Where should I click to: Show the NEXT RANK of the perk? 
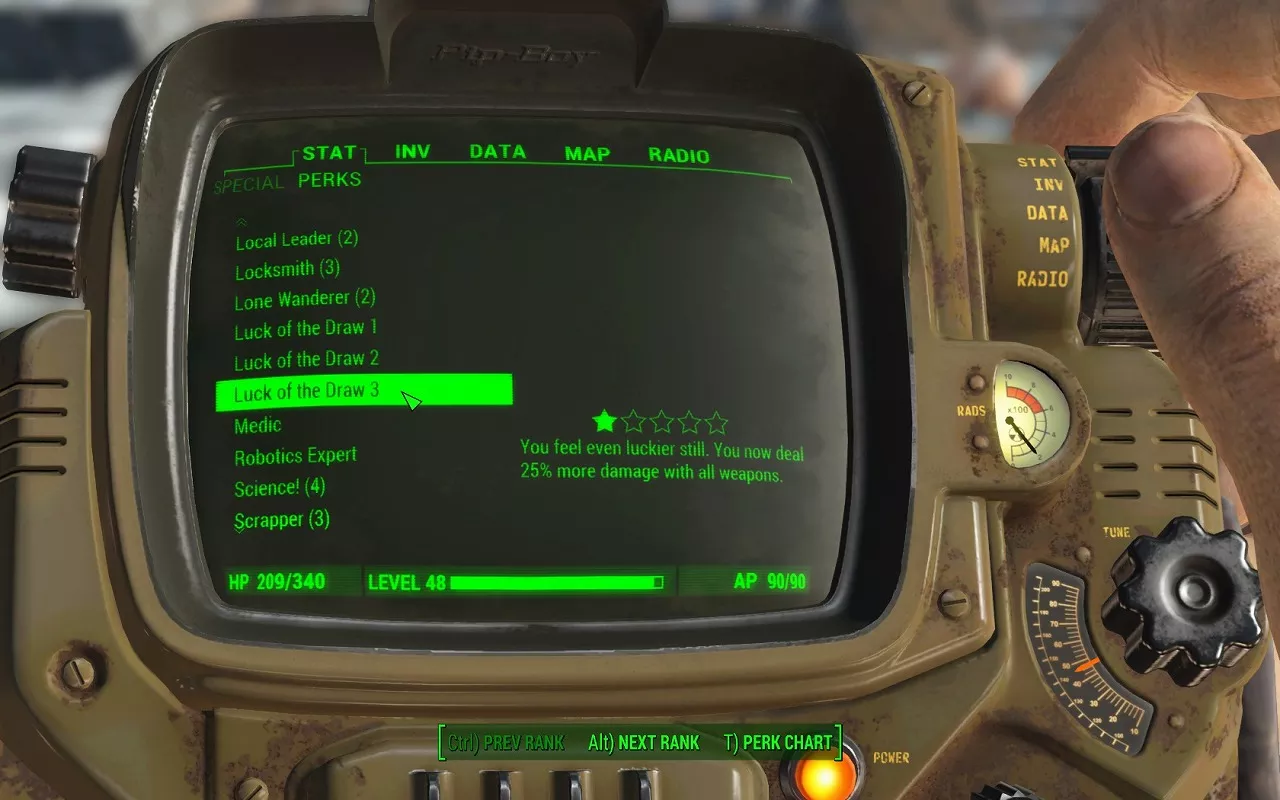point(643,743)
